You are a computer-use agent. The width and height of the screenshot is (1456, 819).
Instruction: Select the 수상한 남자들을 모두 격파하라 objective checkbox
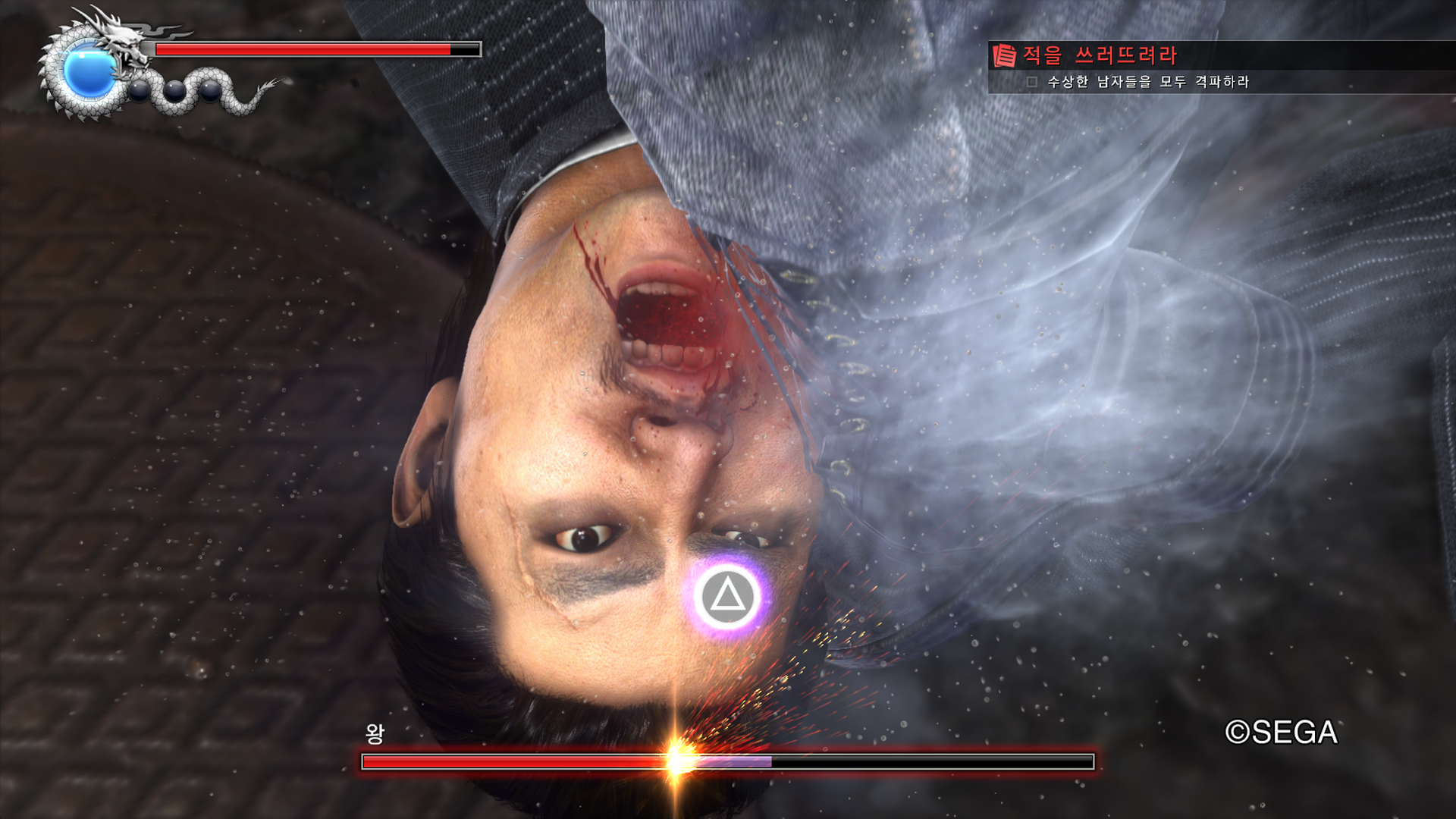[x=1031, y=82]
